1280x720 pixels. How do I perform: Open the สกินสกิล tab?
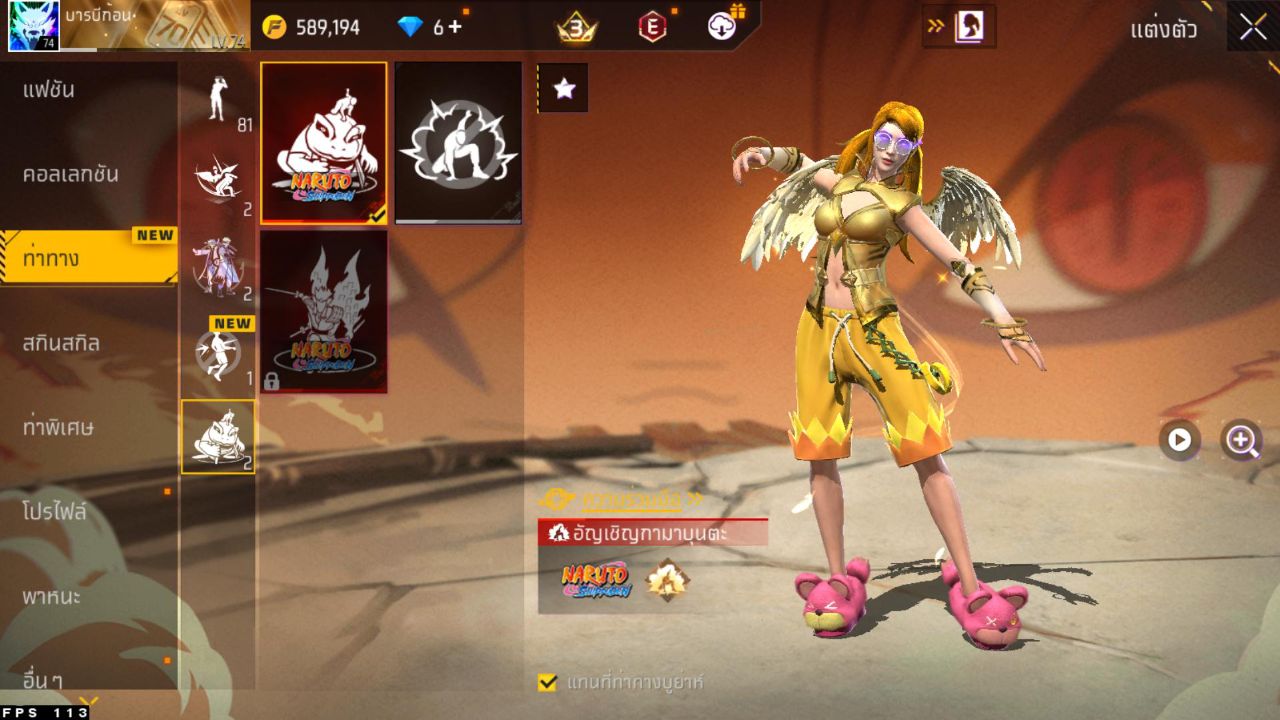pos(88,343)
